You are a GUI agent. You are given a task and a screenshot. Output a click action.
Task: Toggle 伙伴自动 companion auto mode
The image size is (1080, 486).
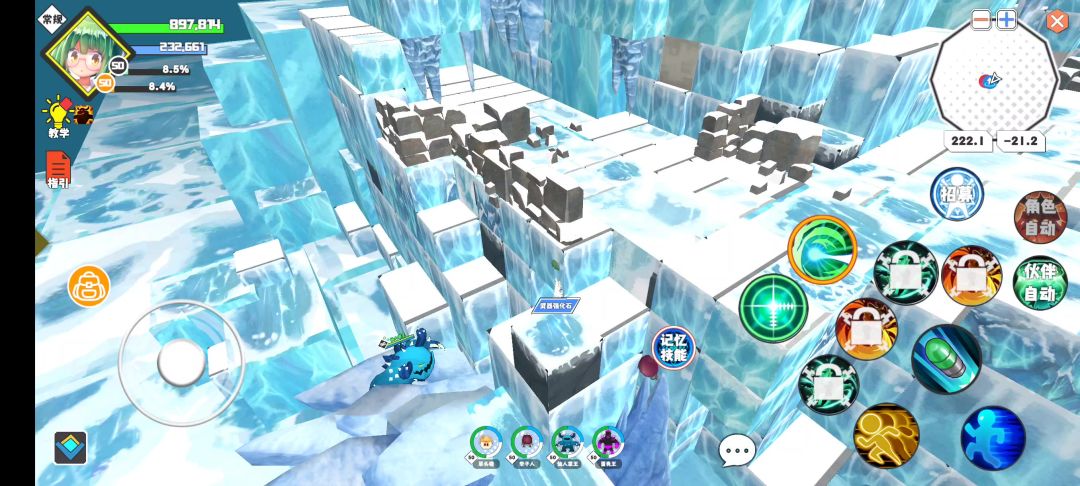[1040, 283]
